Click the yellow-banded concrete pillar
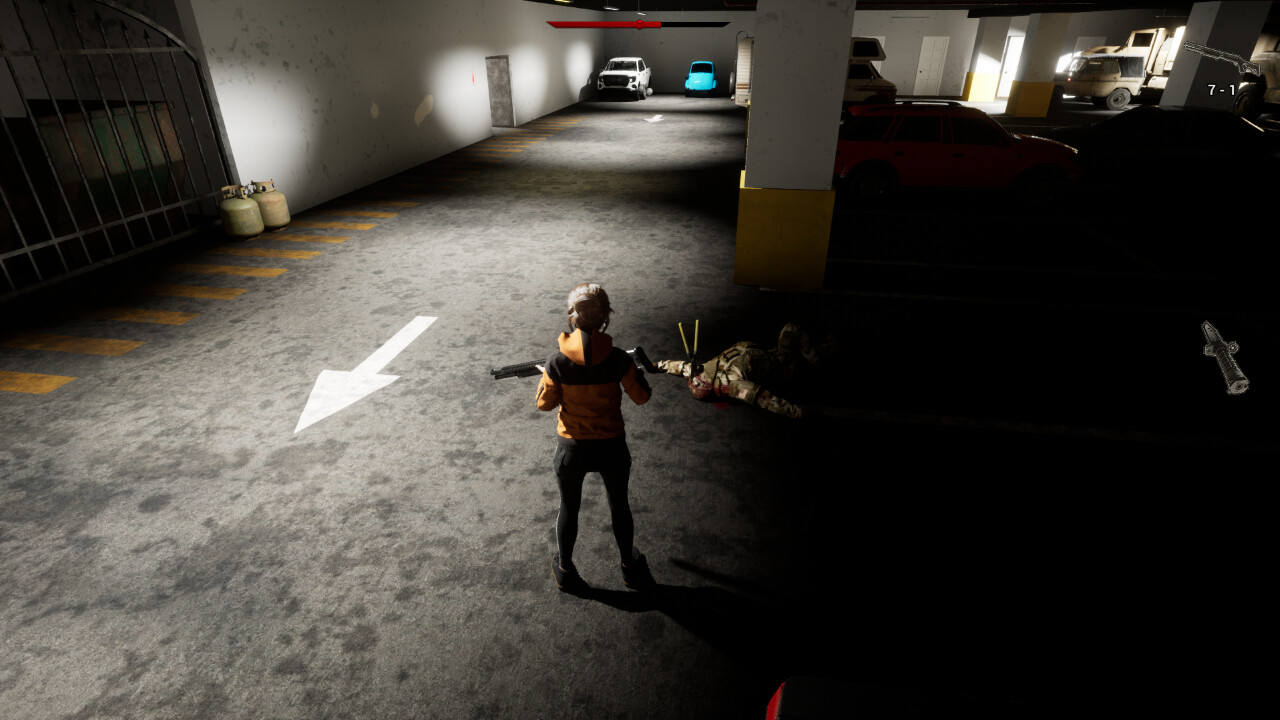 pos(785,220)
